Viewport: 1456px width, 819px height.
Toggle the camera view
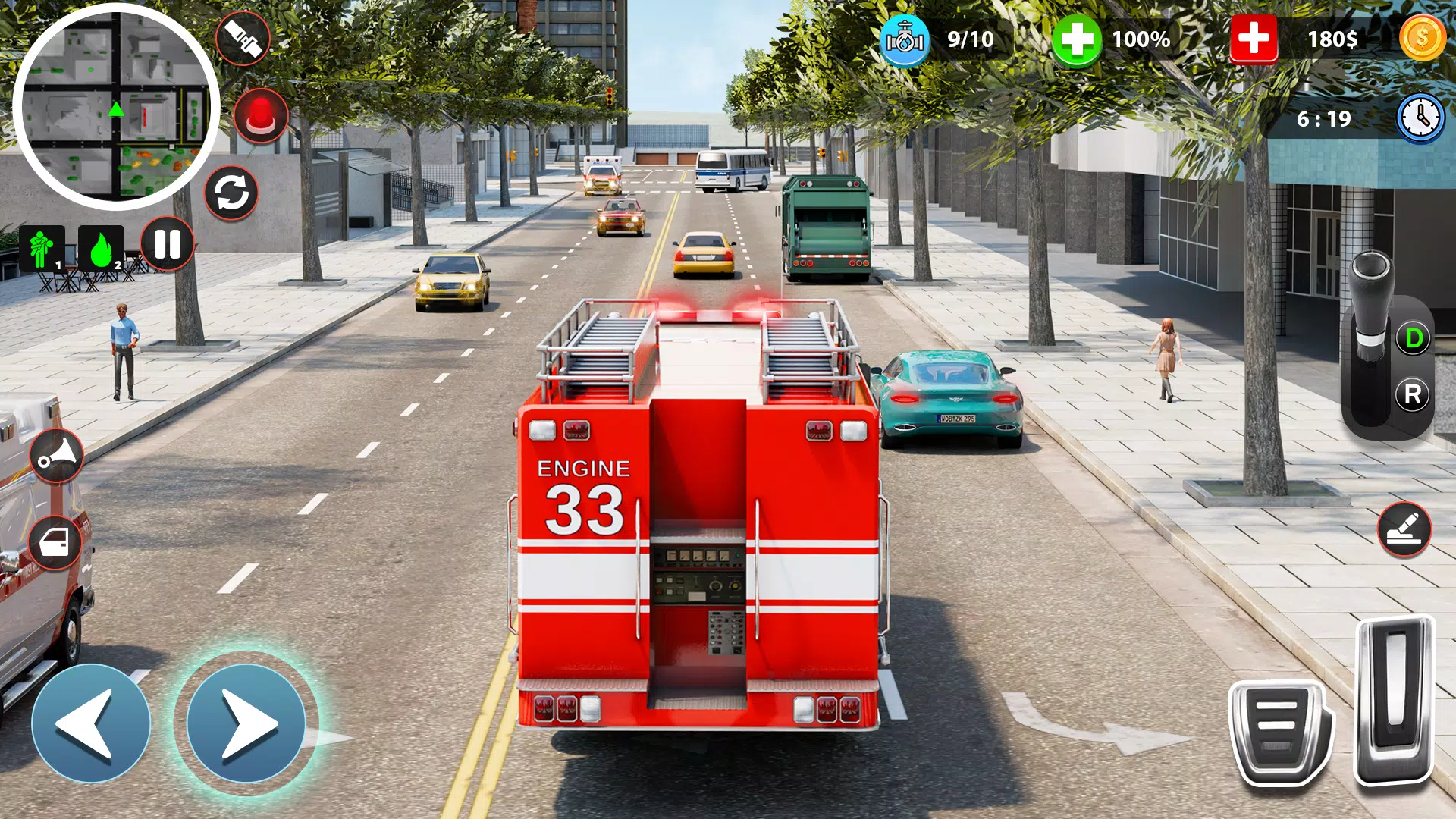tap(232, 193)
